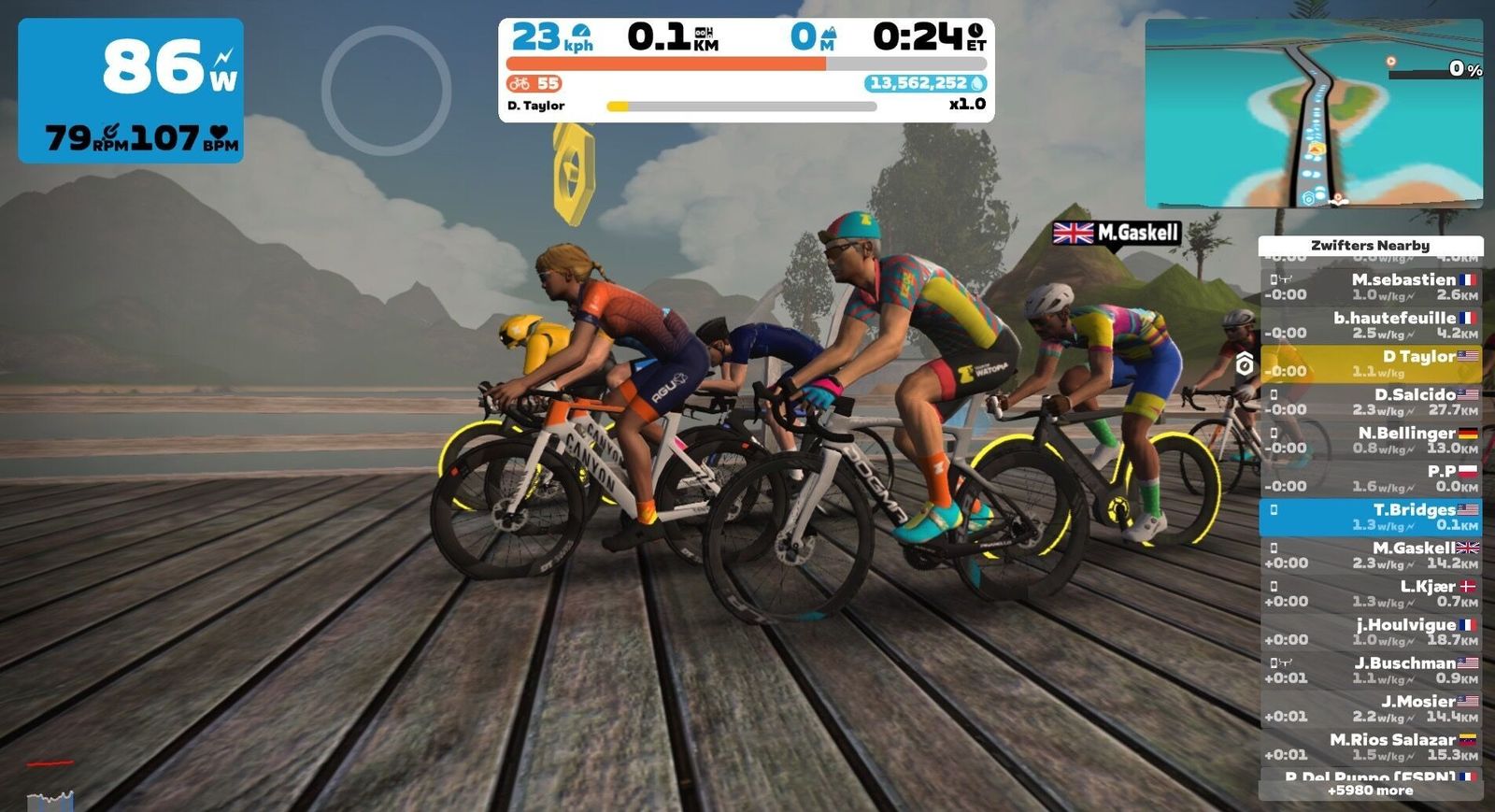This screenshot has width=1495, height=812.
Task: Select N.Bellinger from the nearby riders
Action: tap(1370, 440)
